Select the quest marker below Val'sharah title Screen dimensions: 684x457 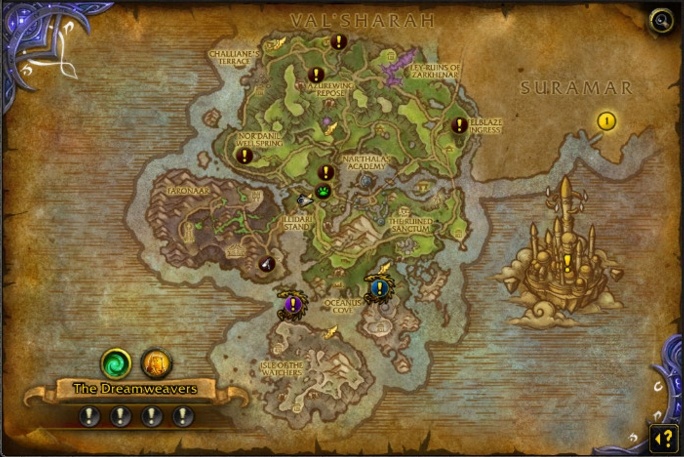(x=339, y=42)
